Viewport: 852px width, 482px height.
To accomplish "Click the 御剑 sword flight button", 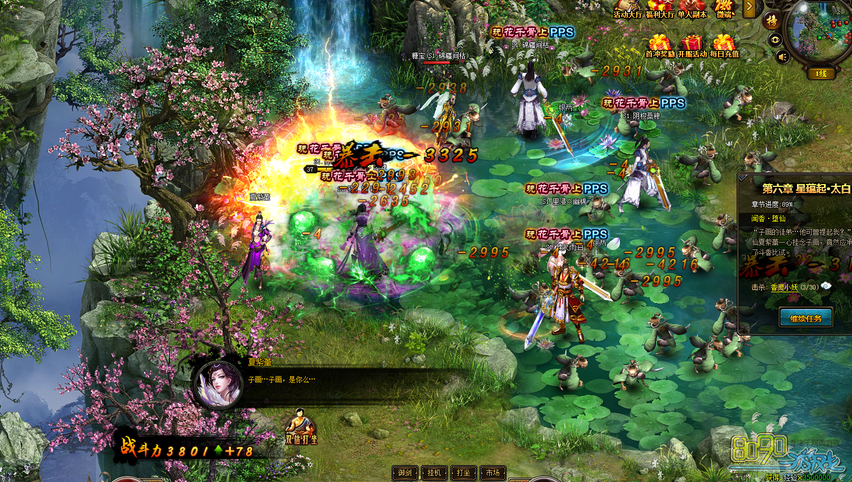I will (x=405, y=472).
